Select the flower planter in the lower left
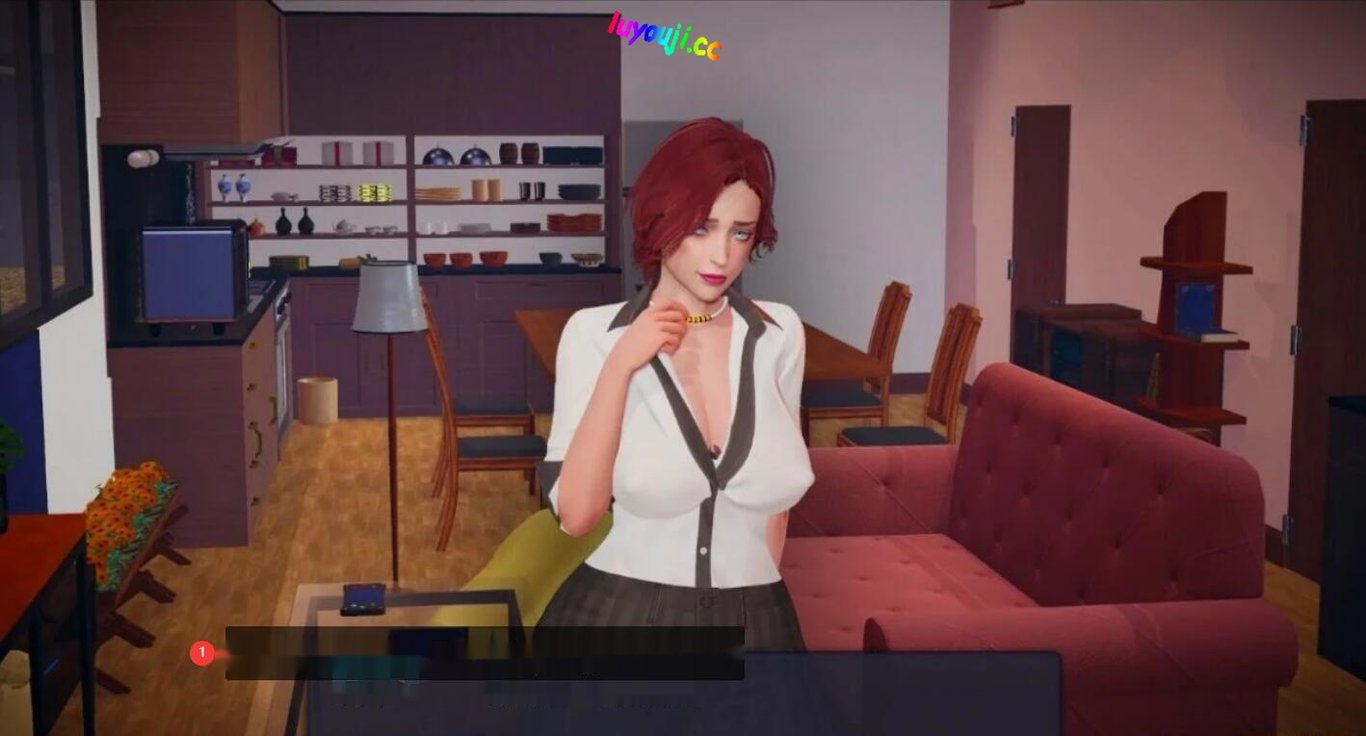1366x736 pixels. (120, 520)
